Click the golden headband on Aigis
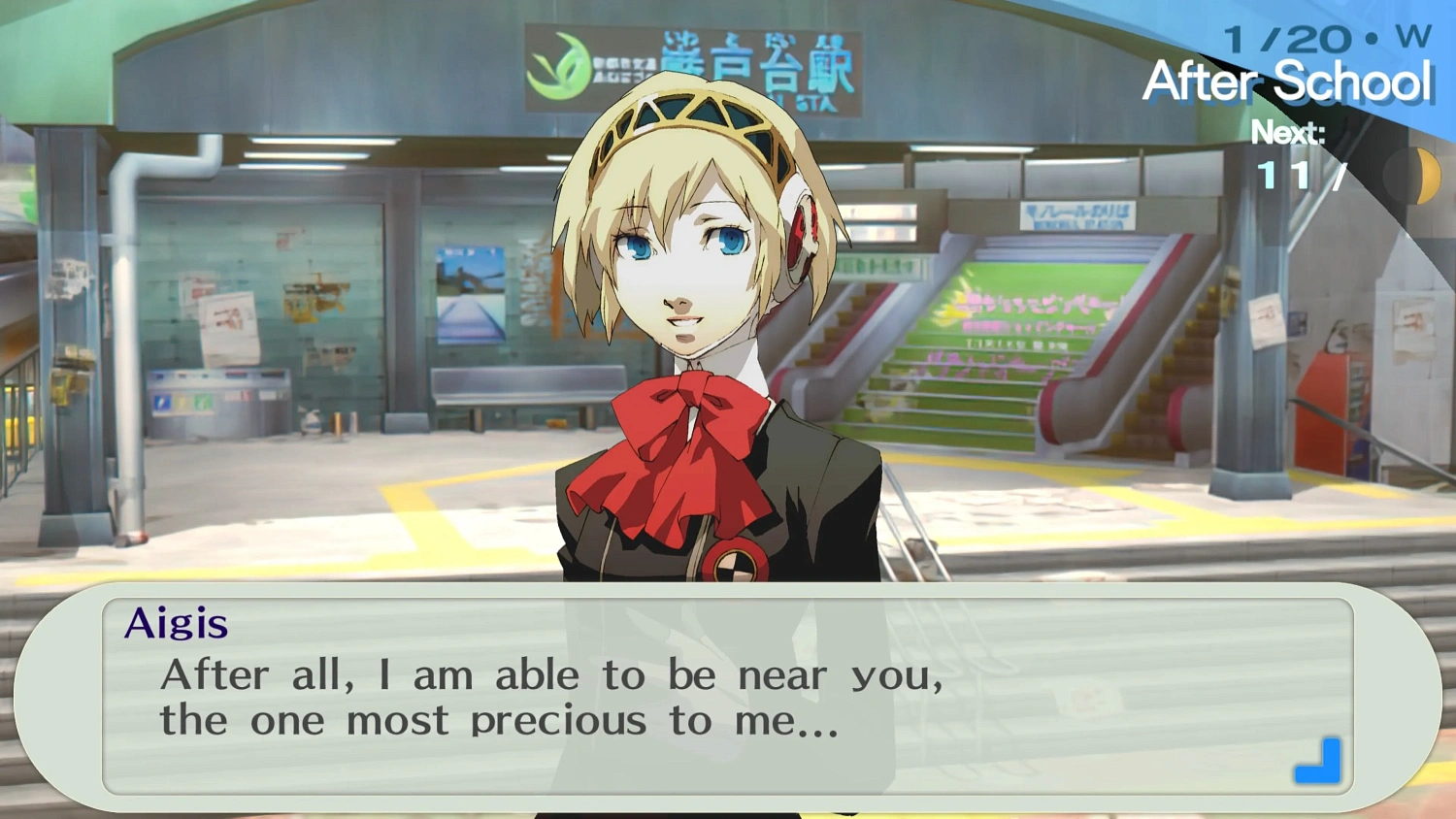 tap(679, 116)
